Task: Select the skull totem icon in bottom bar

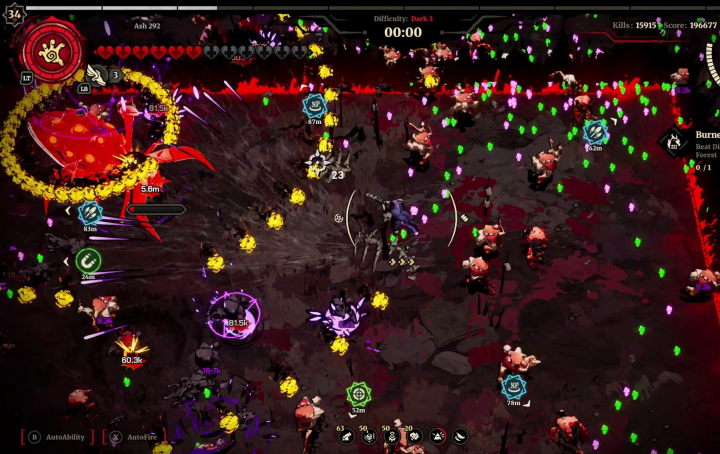Action: point(392,436)
